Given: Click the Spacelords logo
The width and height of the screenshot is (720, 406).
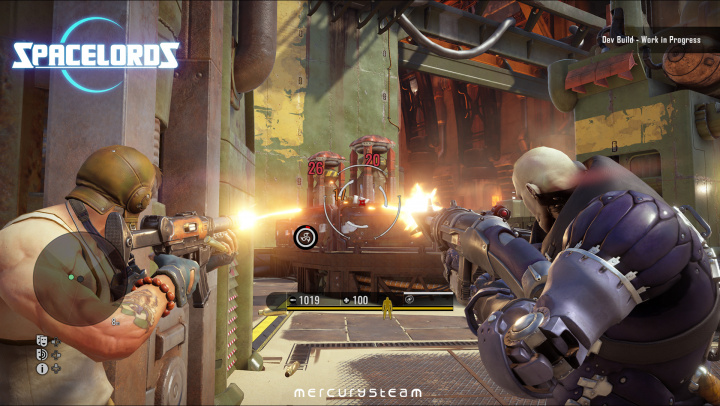Looking at the screenshot, I should click(96, 55).
